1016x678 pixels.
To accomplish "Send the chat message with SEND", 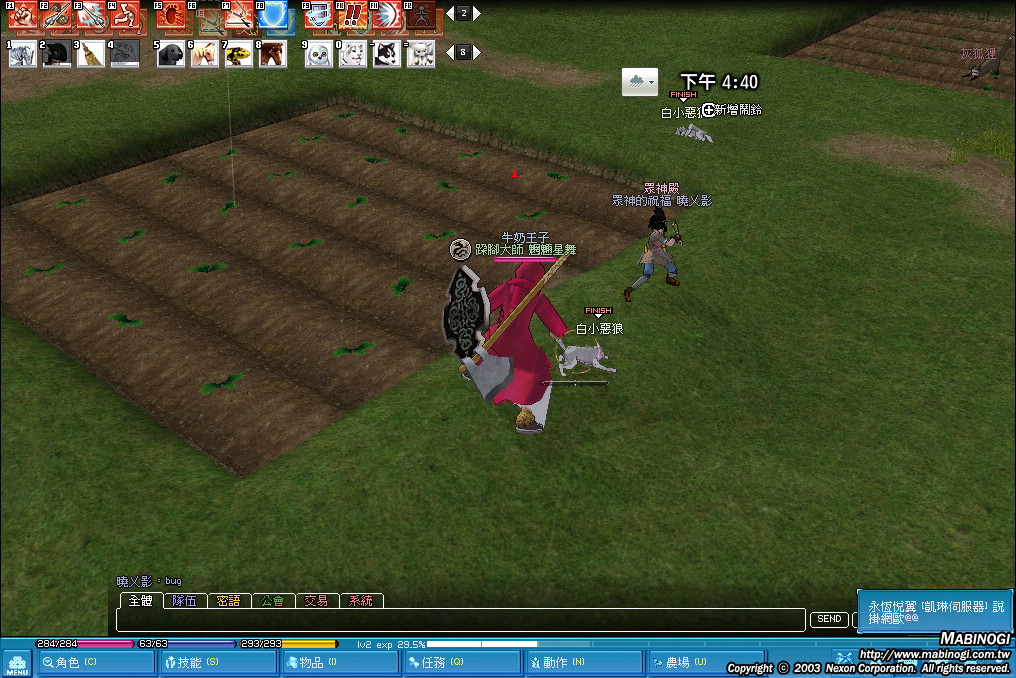I will pos(829,620).
